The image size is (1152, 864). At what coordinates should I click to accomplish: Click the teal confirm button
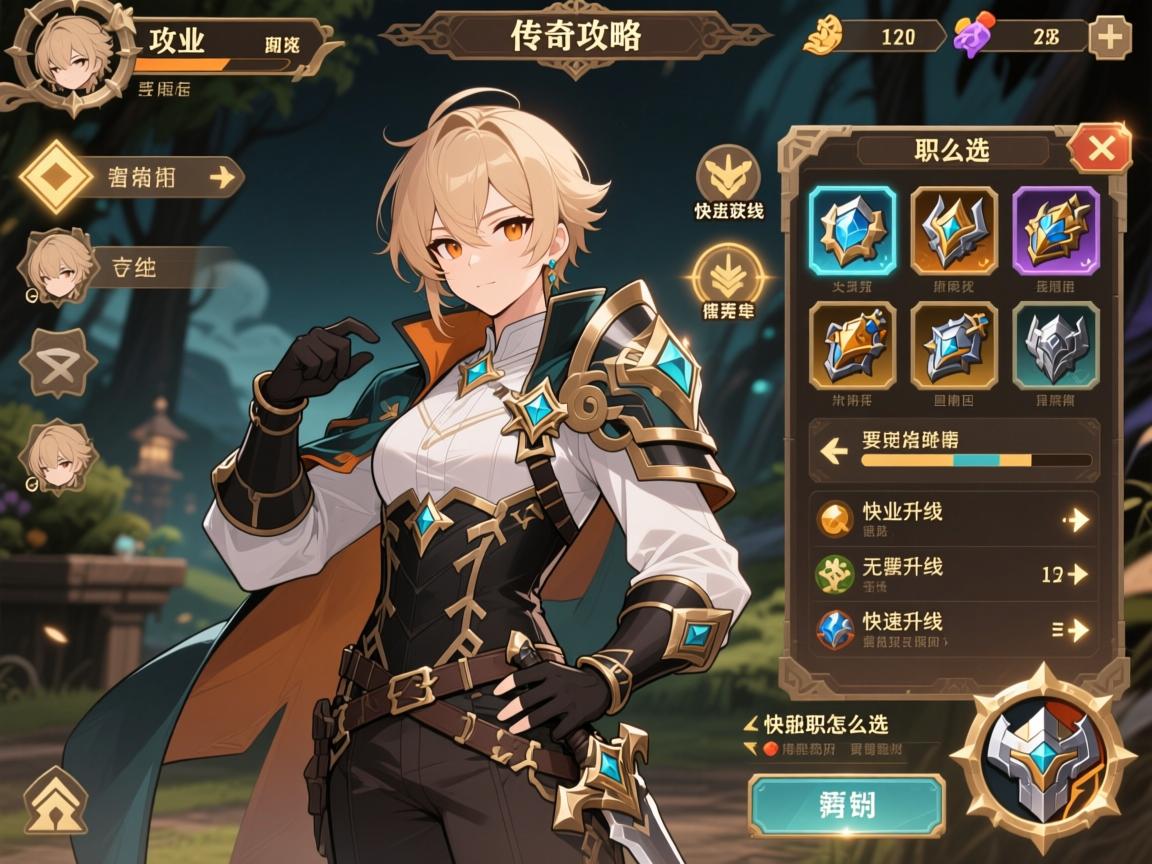(x=846, y=805)
